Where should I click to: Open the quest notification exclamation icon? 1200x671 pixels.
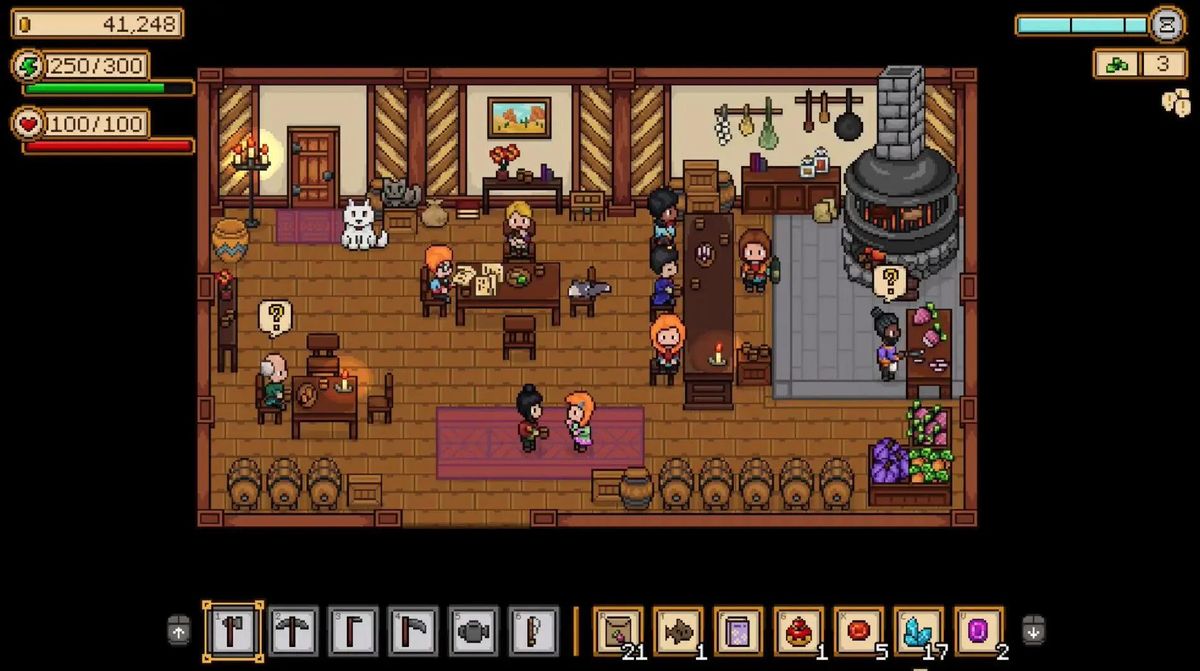(1176, 102)
